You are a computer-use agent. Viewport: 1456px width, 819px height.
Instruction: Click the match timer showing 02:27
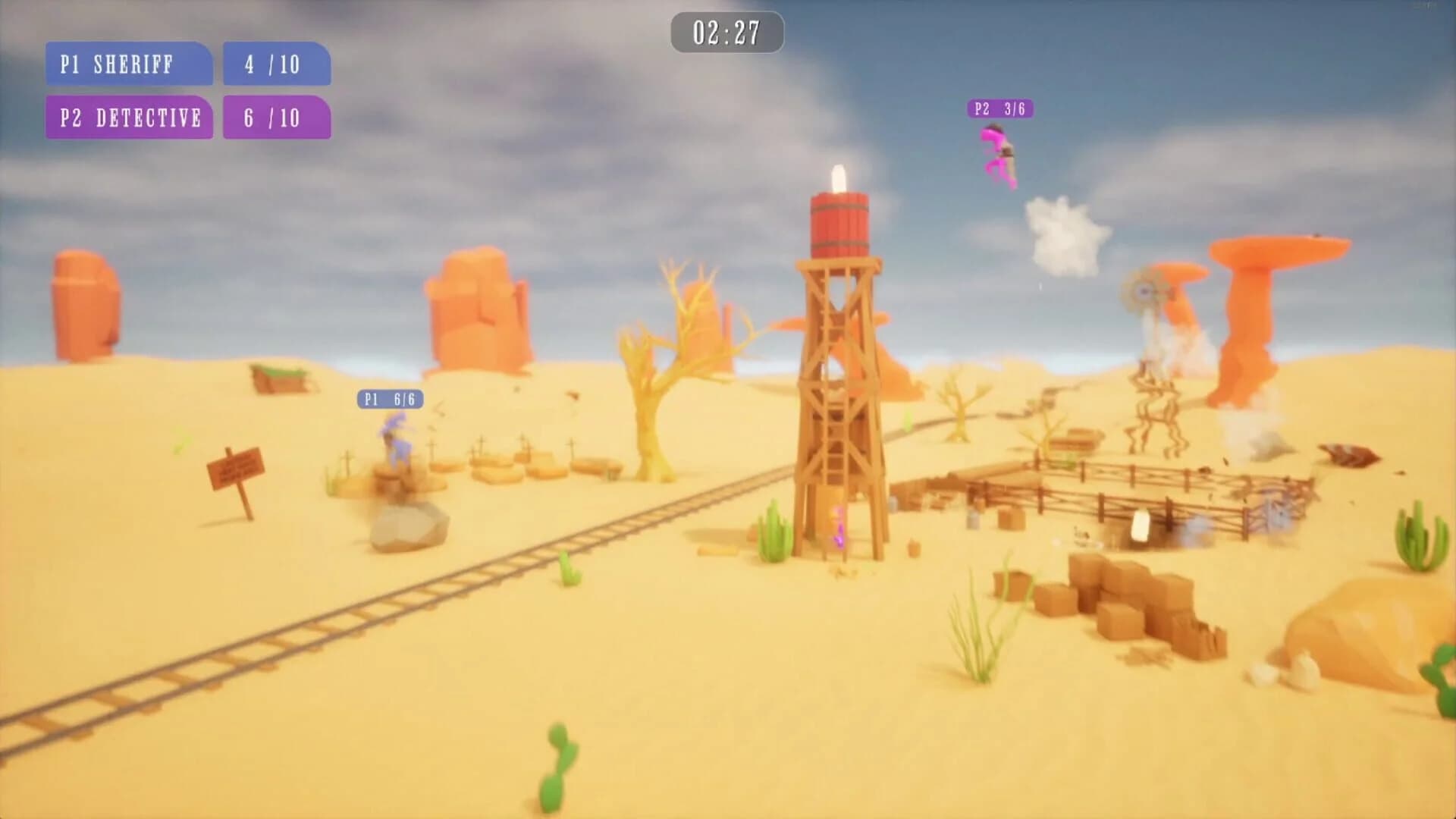[726, 33]
